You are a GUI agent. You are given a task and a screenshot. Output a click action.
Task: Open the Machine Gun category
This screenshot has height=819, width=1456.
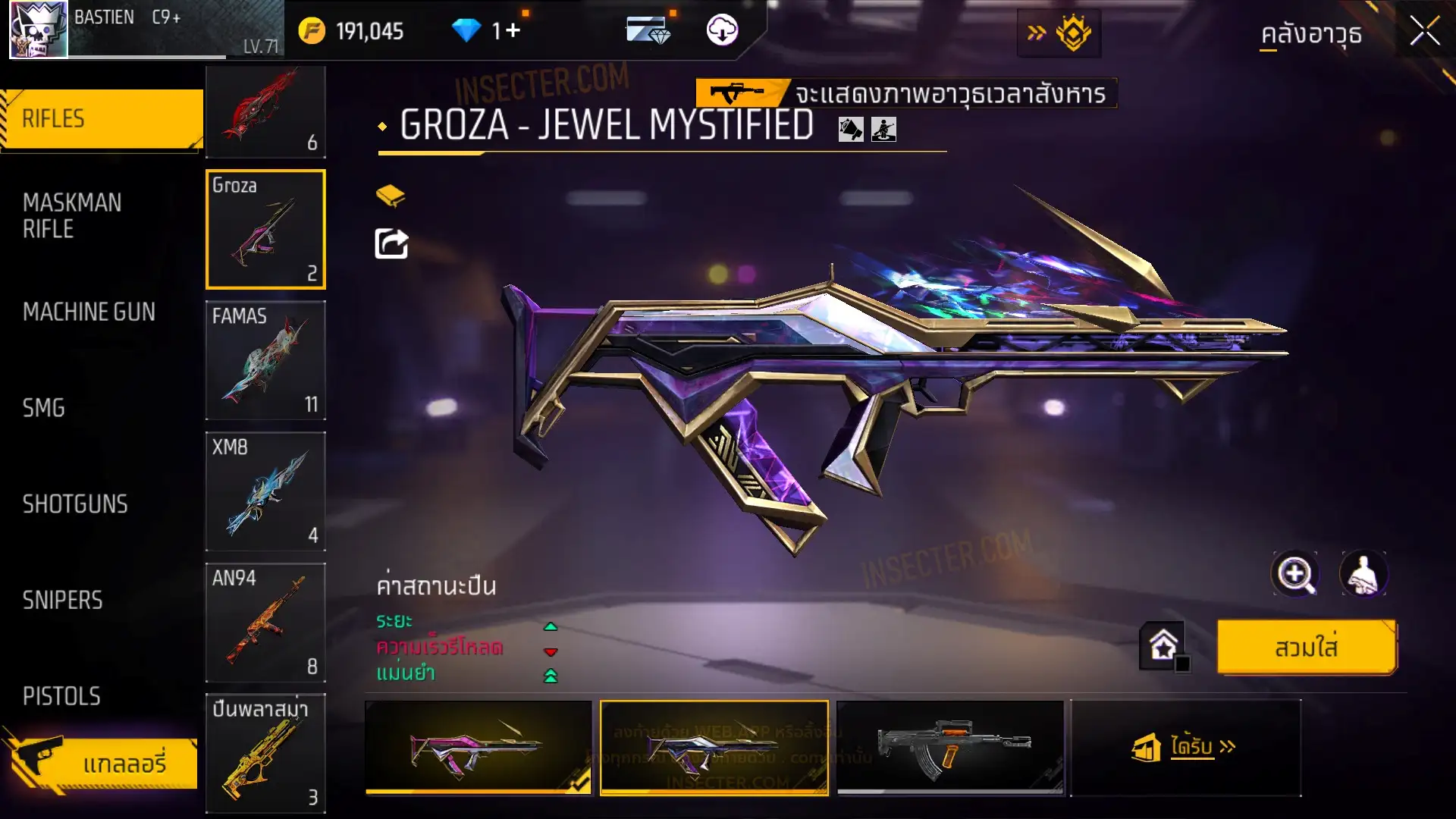pos(89,312)
